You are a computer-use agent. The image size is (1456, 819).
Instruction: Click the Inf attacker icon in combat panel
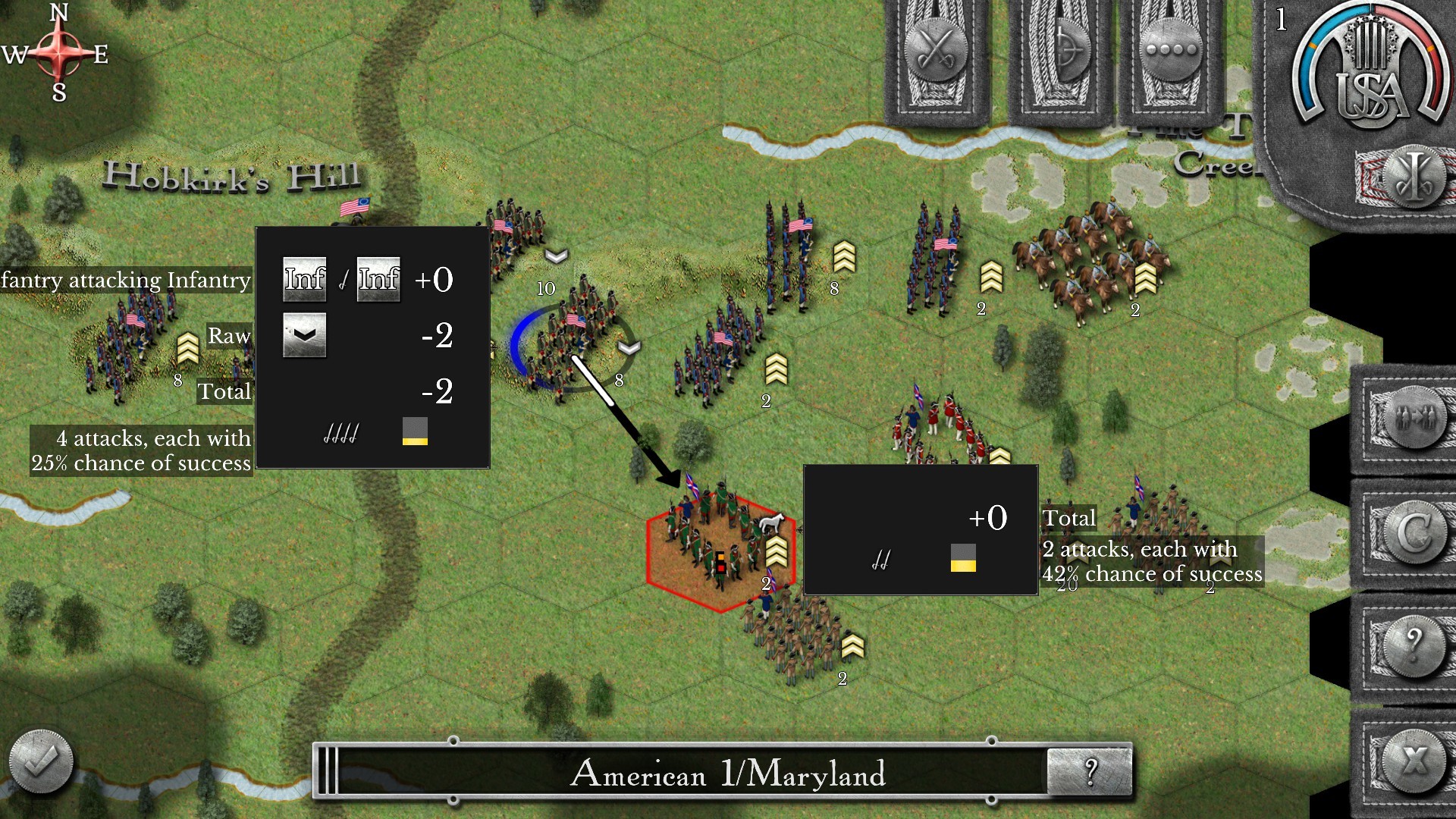(304, 278)
